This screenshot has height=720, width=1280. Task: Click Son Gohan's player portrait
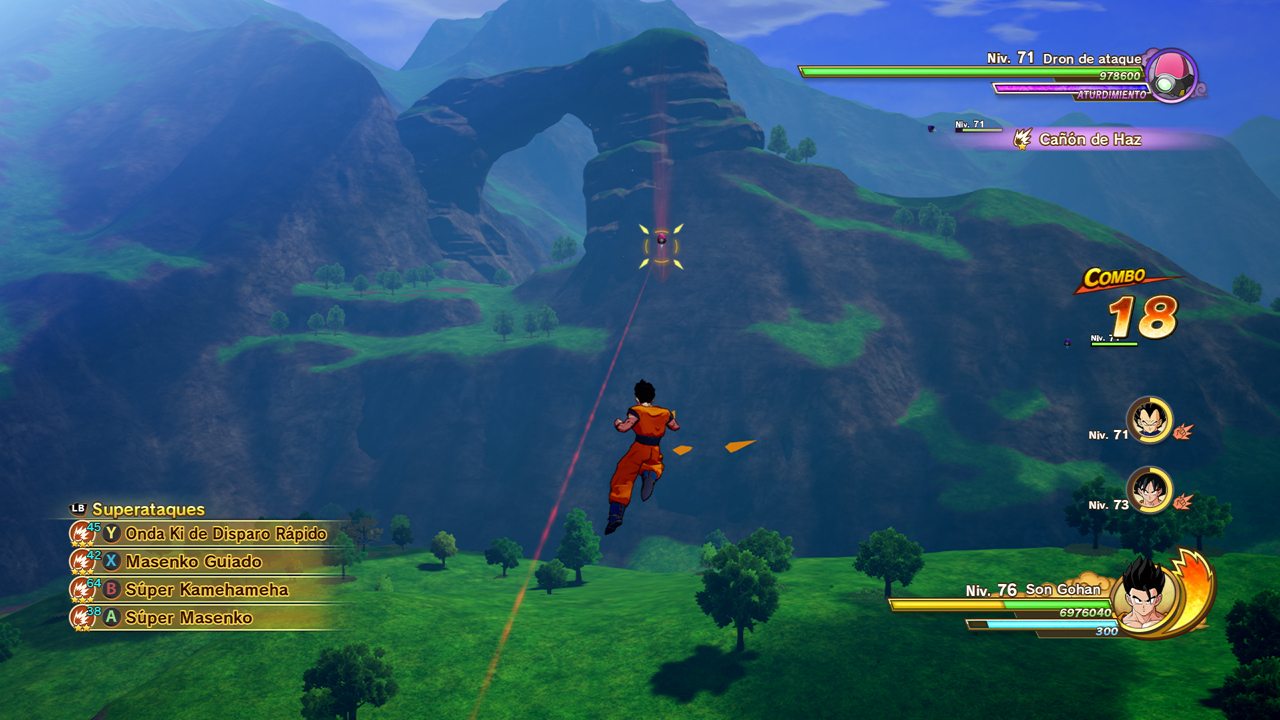[1146, 596]
